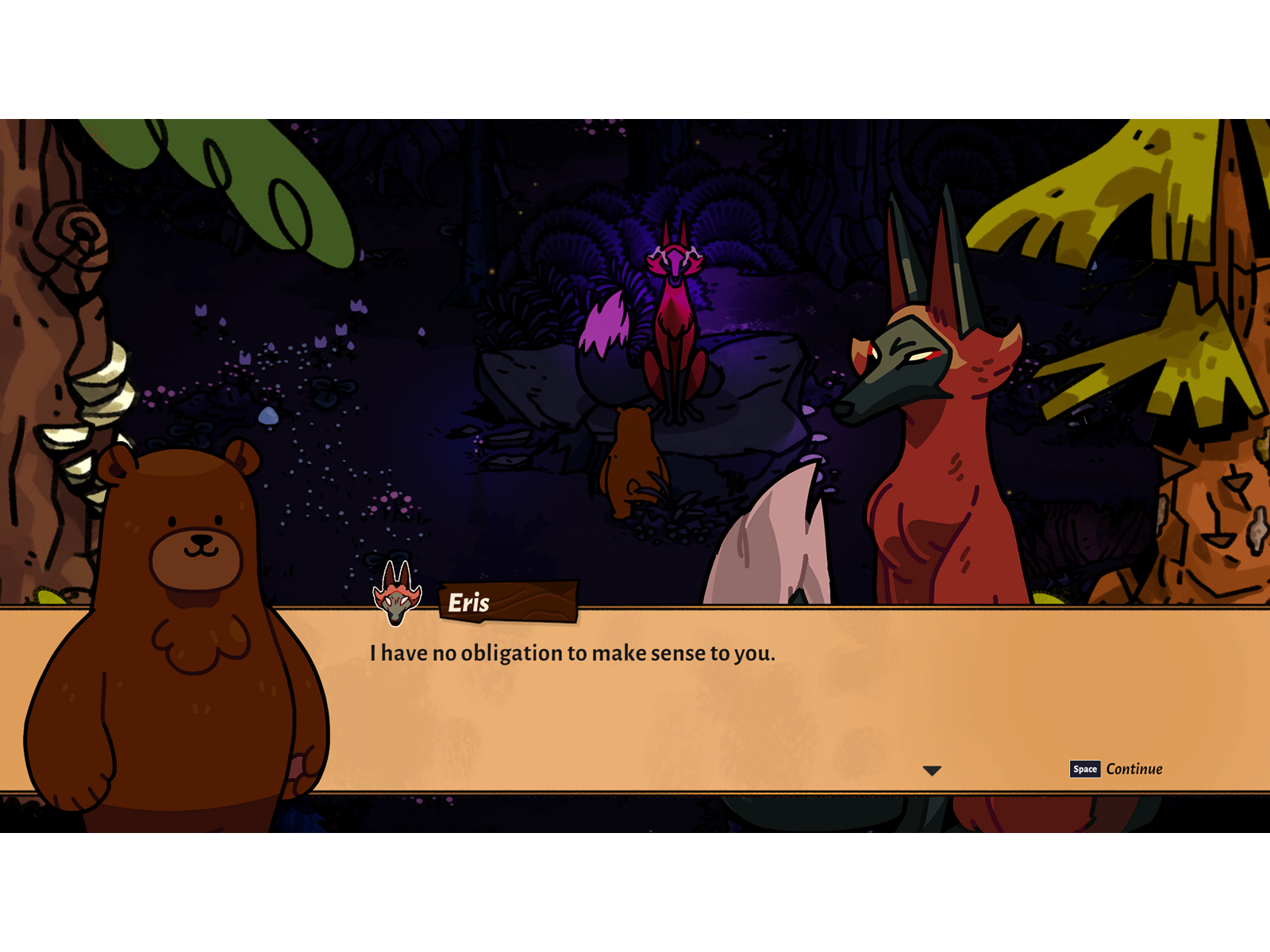Select the dialogue text line from Eris

pos(573,653)
